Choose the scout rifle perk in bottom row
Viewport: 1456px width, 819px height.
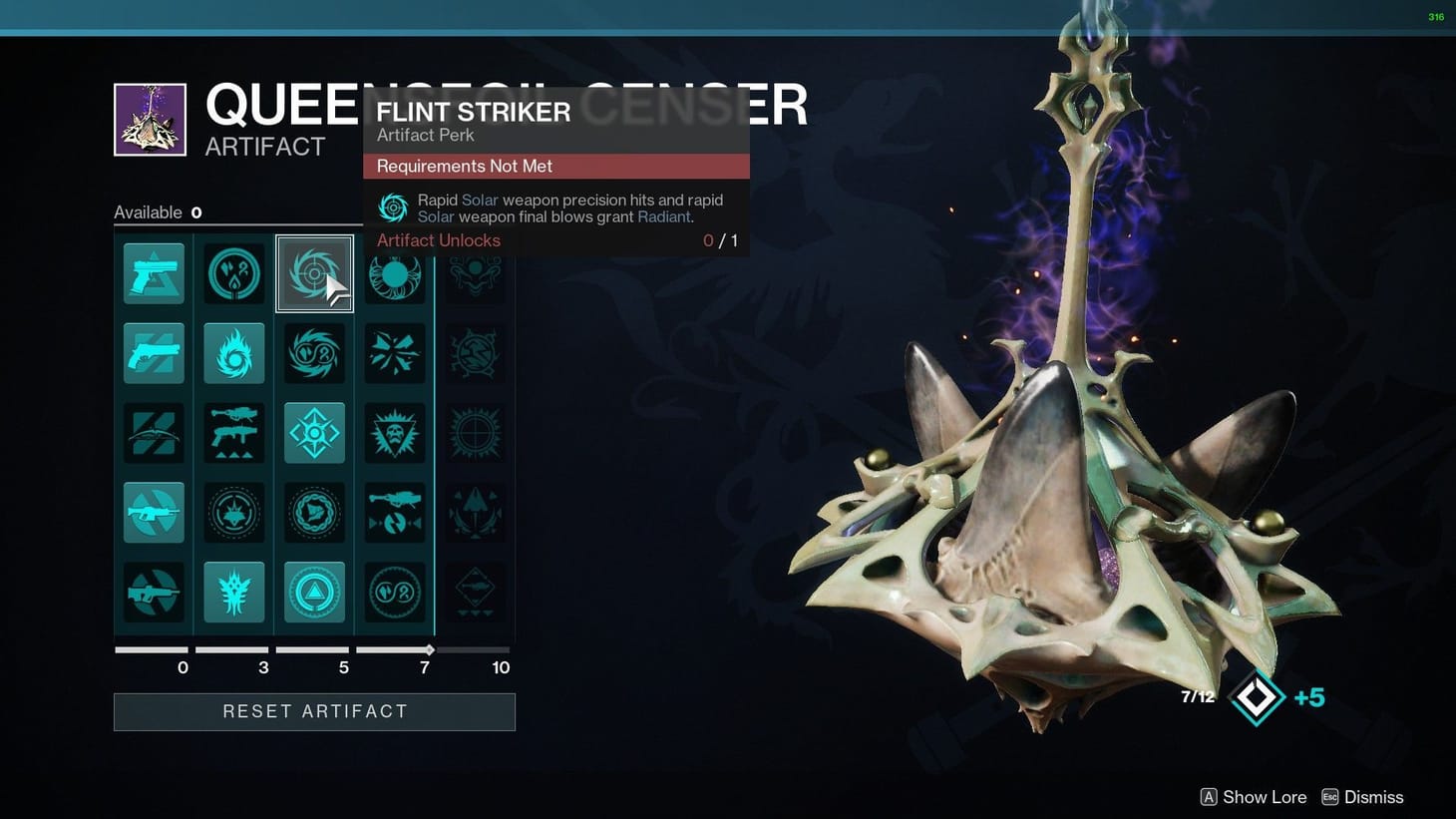point(154,593)
